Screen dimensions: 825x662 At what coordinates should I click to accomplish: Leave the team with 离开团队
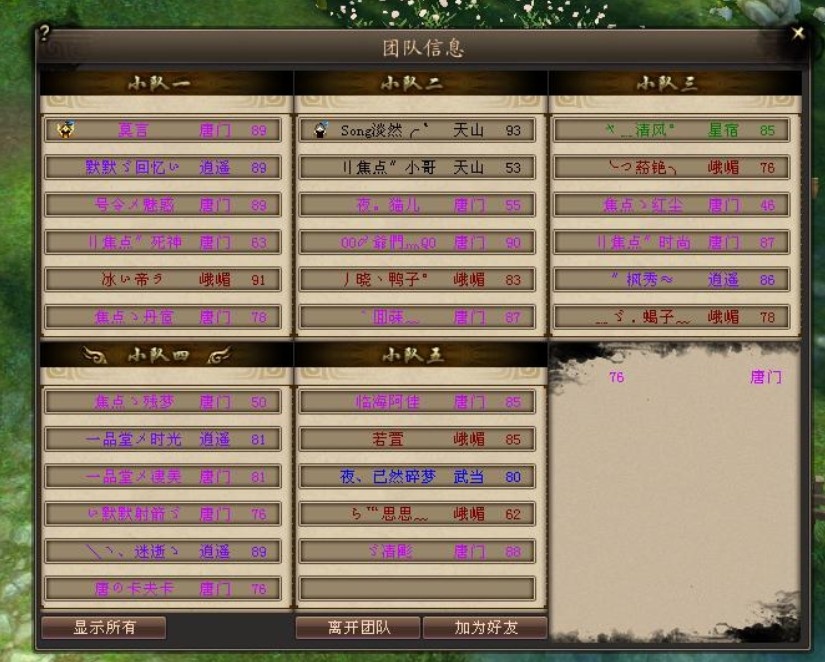click(x=358, y=627)
